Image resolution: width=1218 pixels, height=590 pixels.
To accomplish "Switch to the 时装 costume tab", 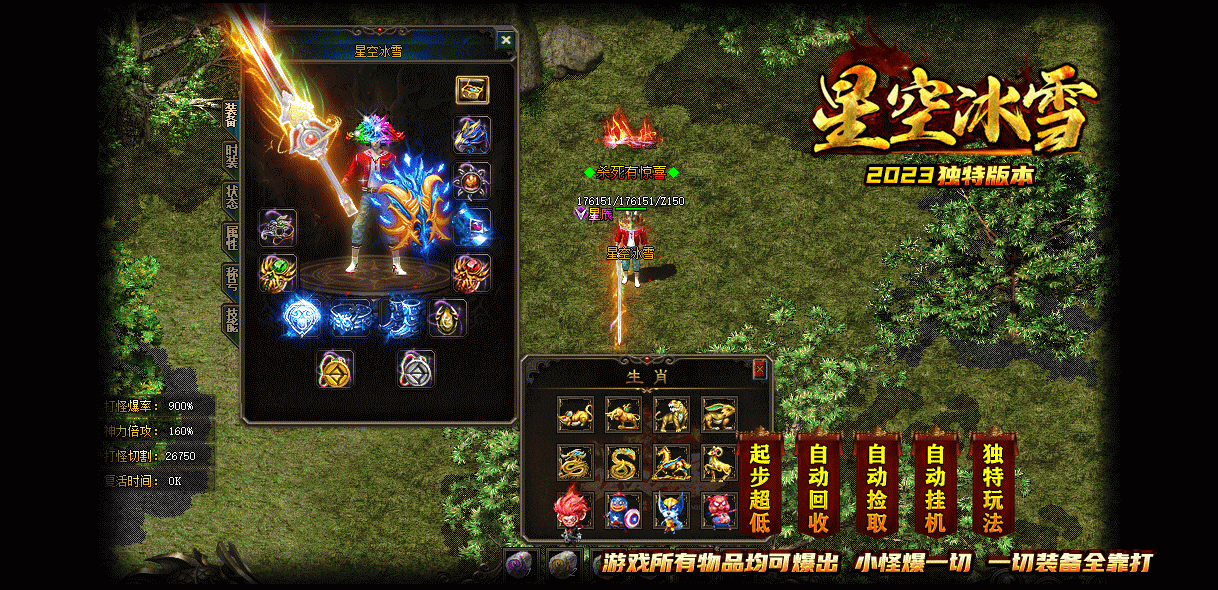I will pos(231,156).
